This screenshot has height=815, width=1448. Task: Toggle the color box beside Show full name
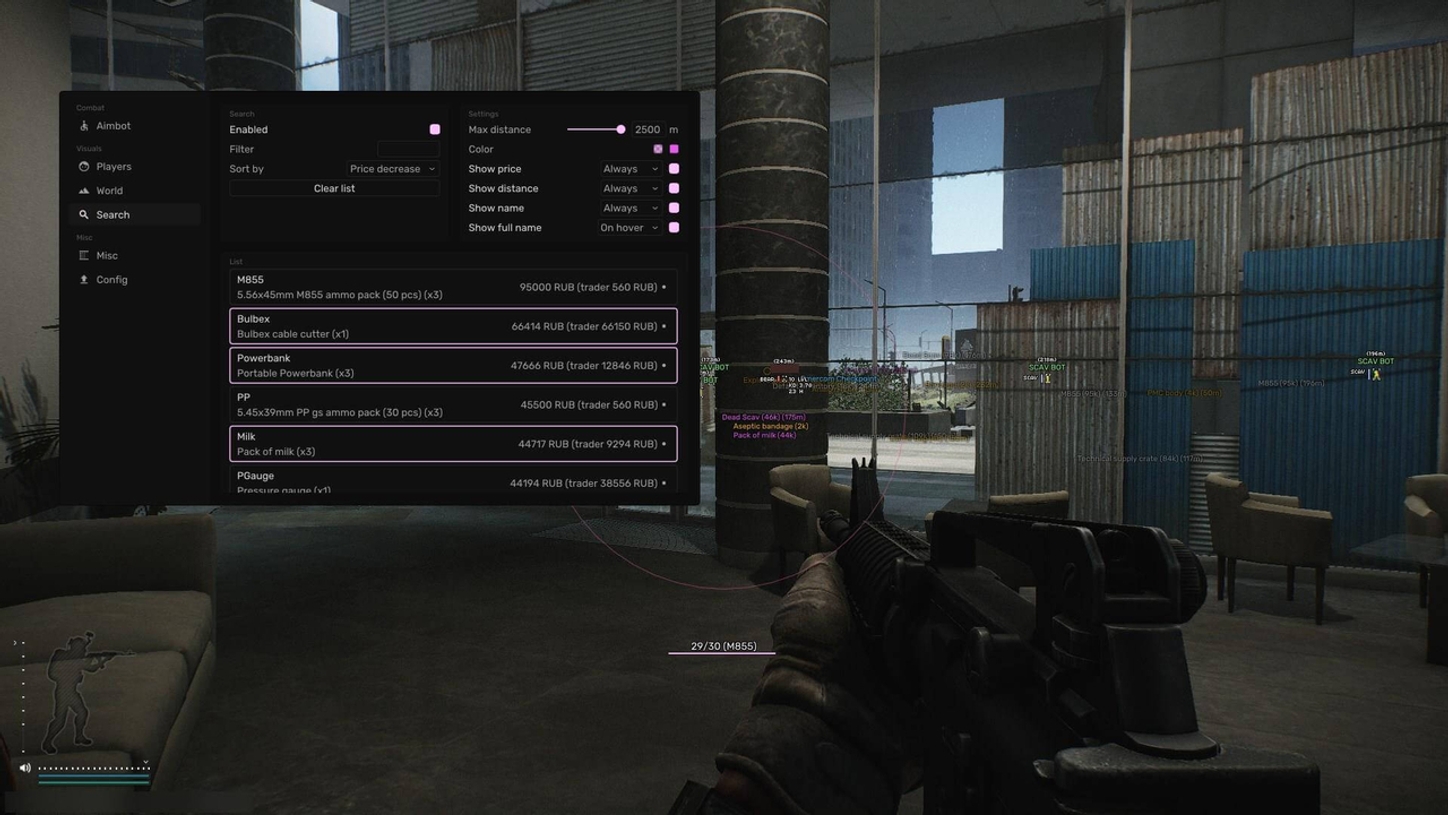(674, 227)
